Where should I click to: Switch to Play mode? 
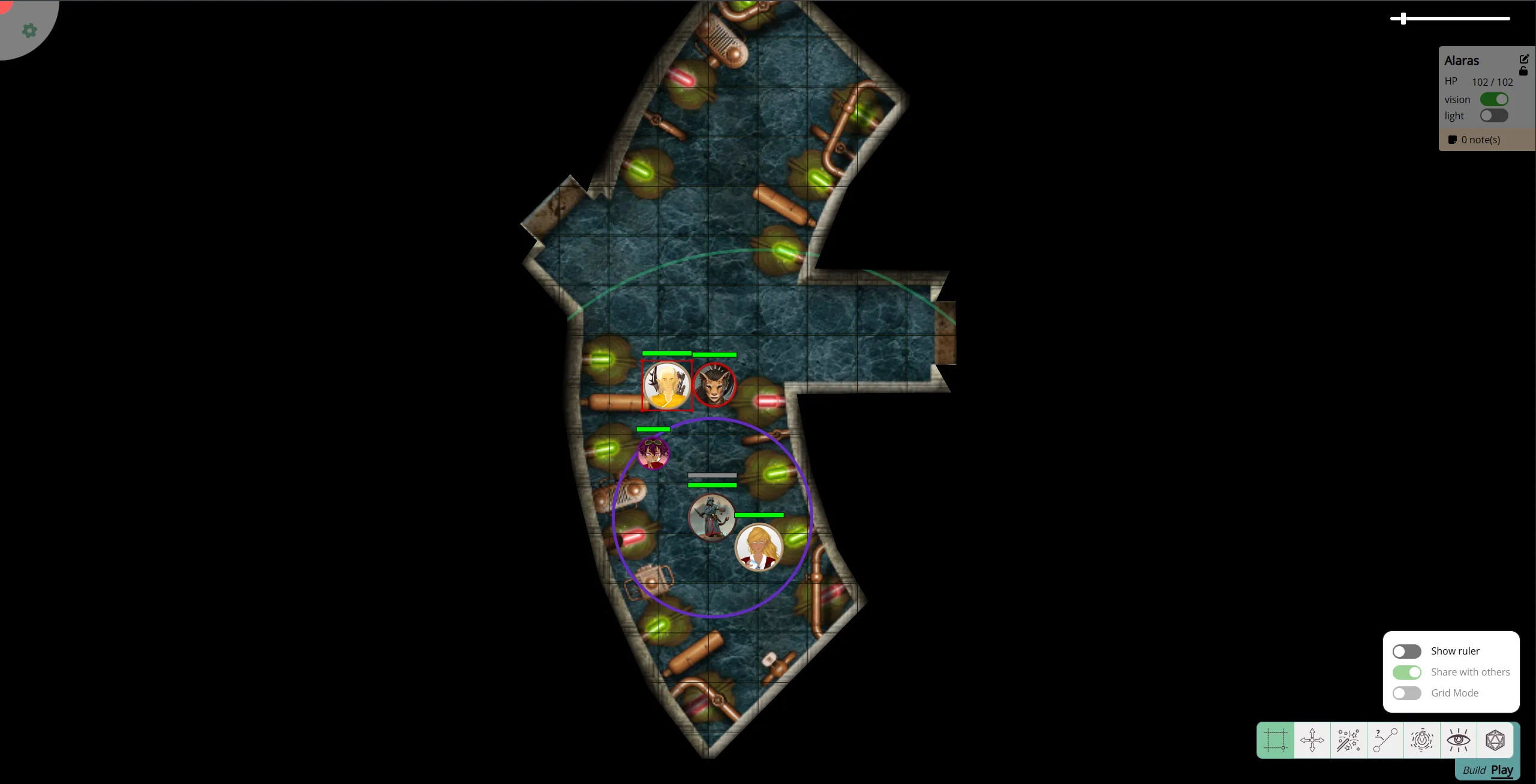pos(1502,770)
